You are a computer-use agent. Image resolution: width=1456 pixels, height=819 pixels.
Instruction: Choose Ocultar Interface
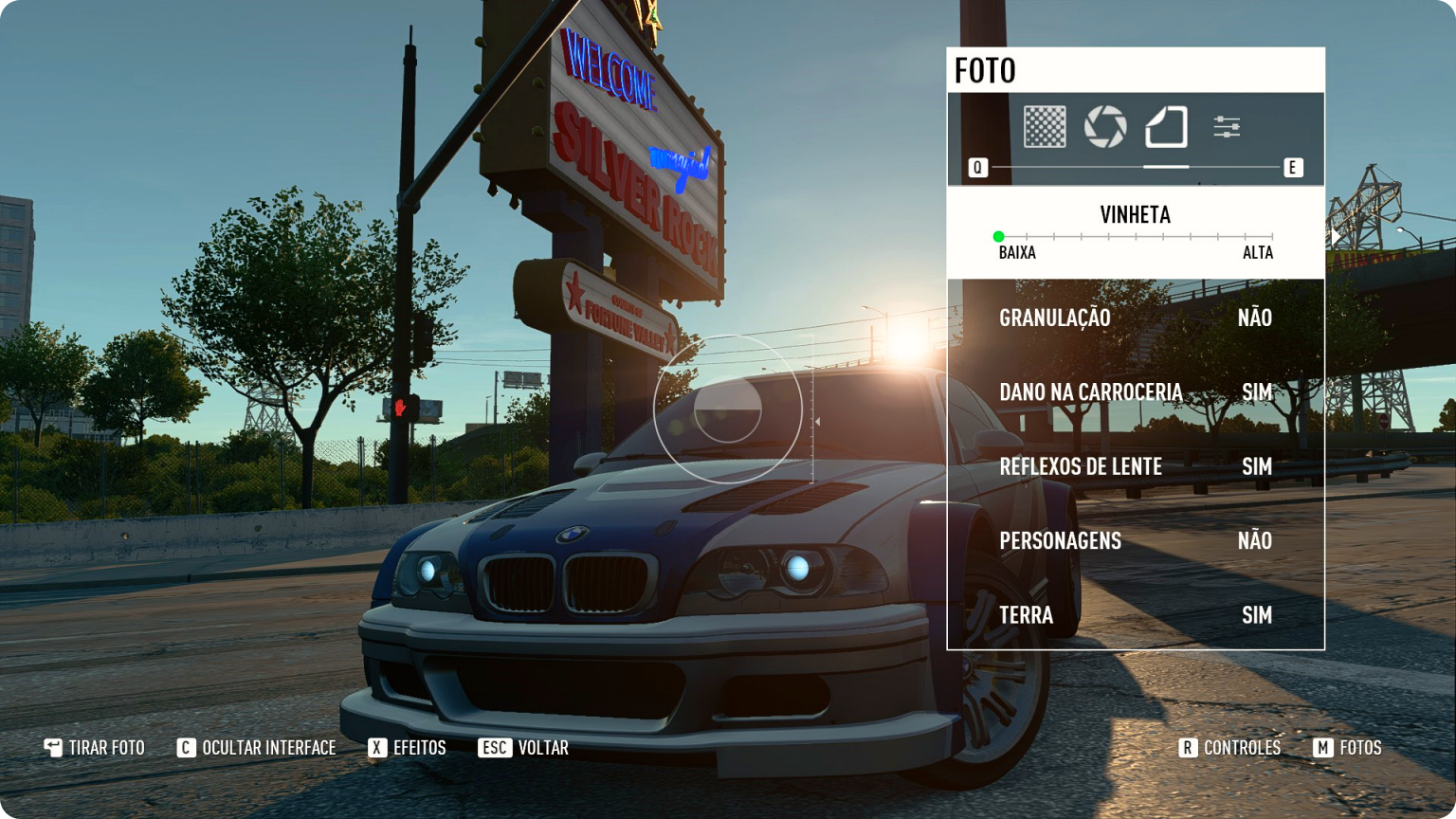click(257, 748)
